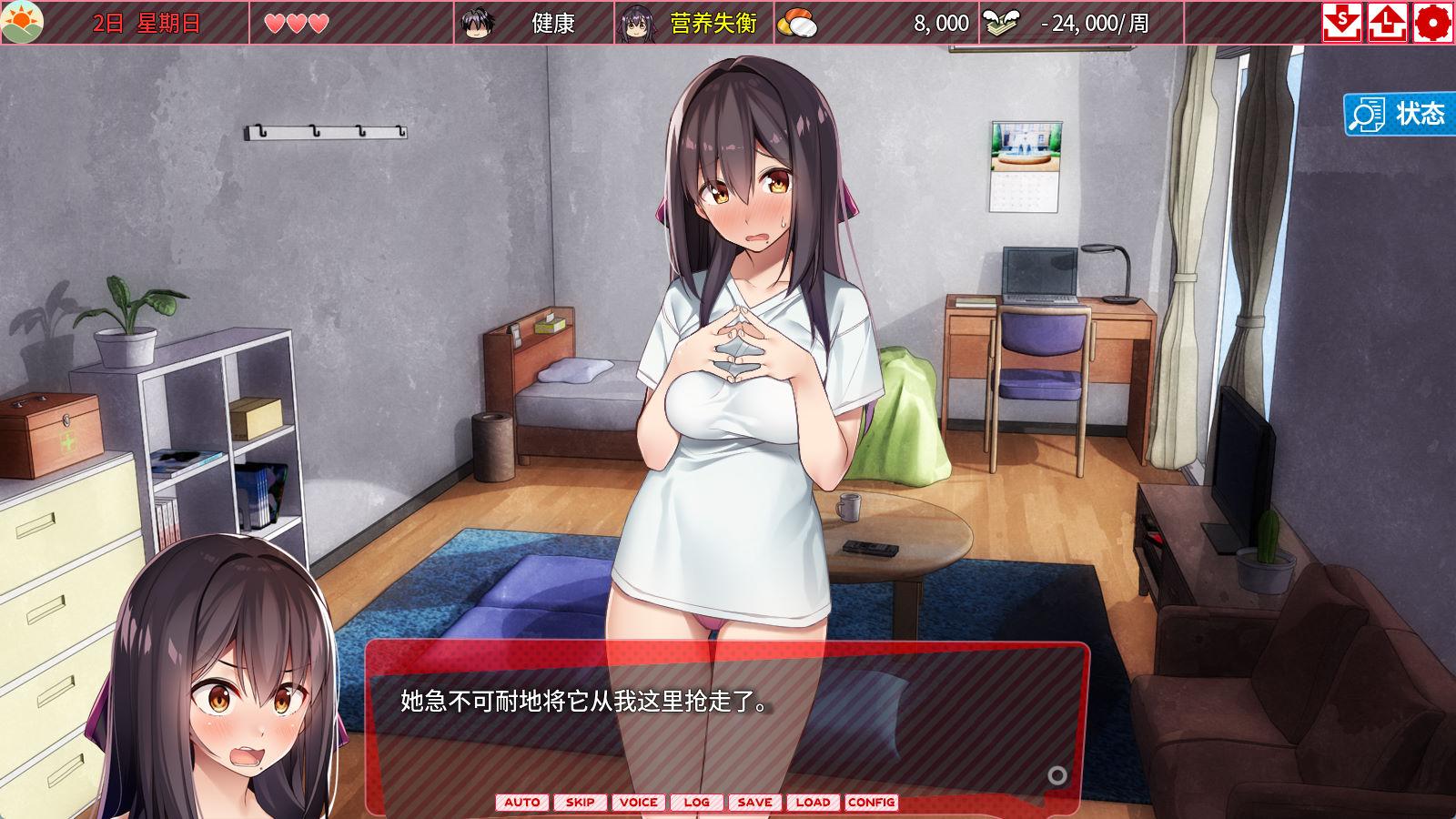This screenshot has height=819, width=1456.
Task: Activate the SKIP button
Action: tap(580, 802)
